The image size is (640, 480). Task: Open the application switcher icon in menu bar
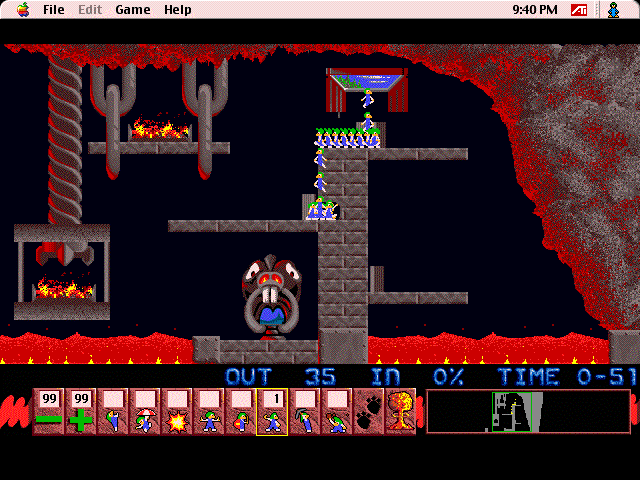pyautogui.click(x=614, y=10)
